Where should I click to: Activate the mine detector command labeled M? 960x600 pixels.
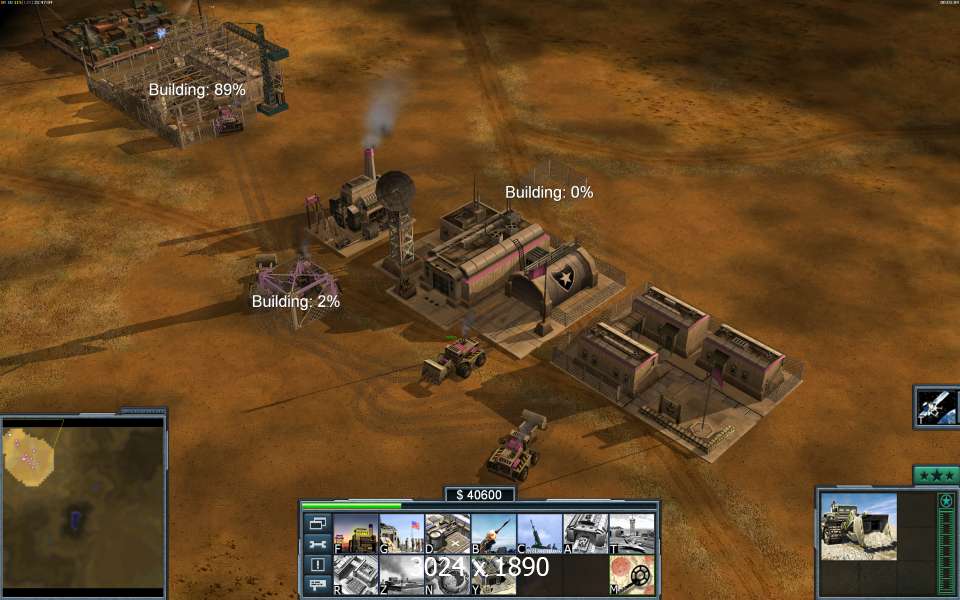pyautogui.click(x=631, y=575)
